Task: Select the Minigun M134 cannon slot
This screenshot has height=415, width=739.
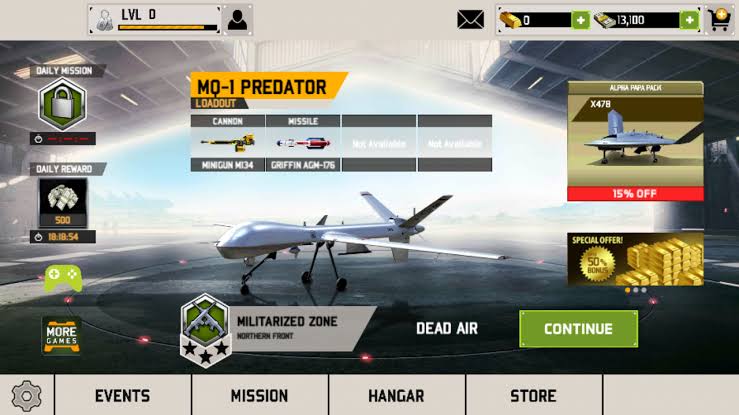Action: coord(228,144)
